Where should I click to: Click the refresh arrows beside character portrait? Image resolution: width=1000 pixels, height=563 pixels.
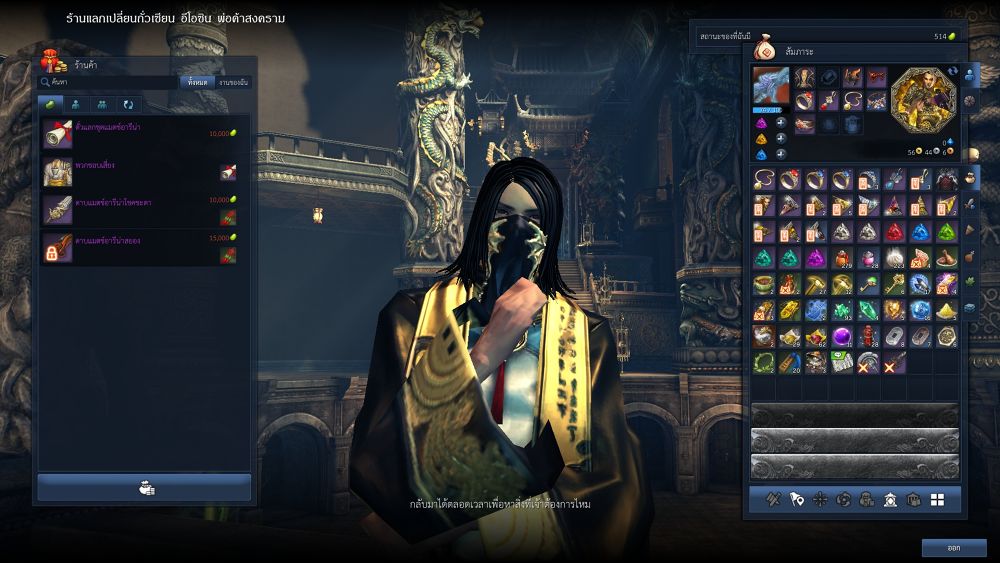(x=952, y=72)
